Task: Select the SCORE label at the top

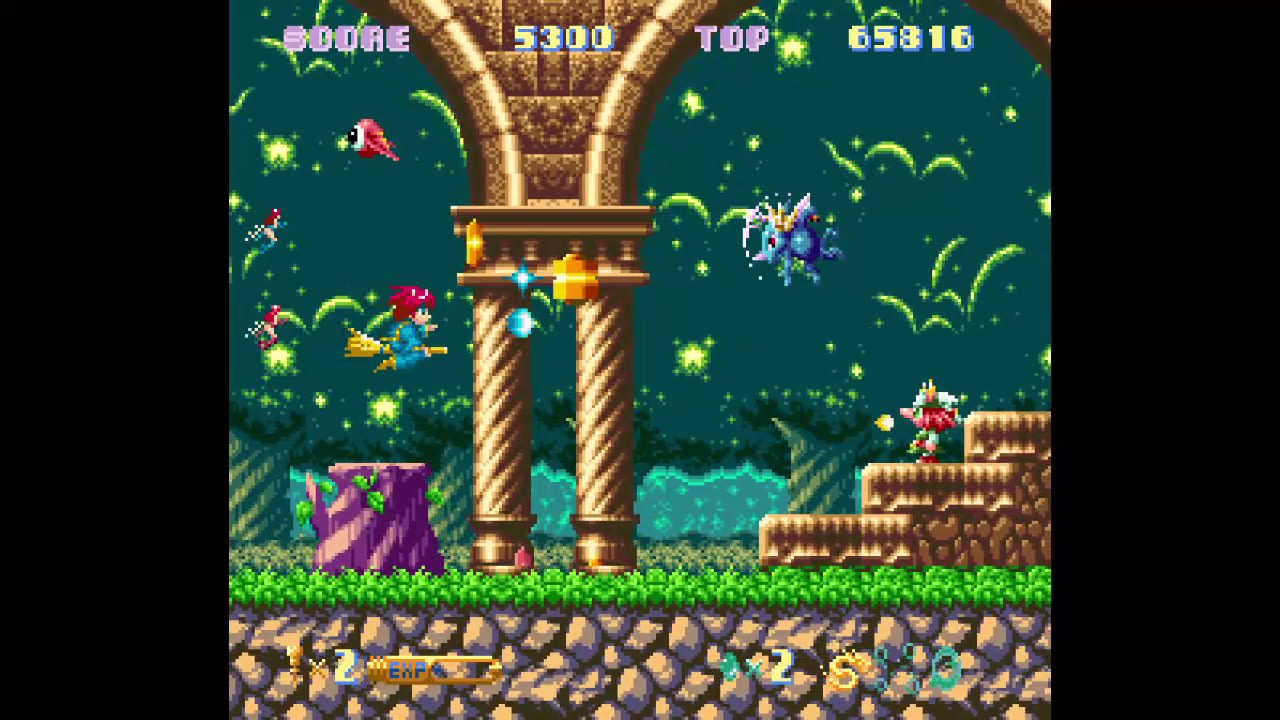Action: [347, 38]
